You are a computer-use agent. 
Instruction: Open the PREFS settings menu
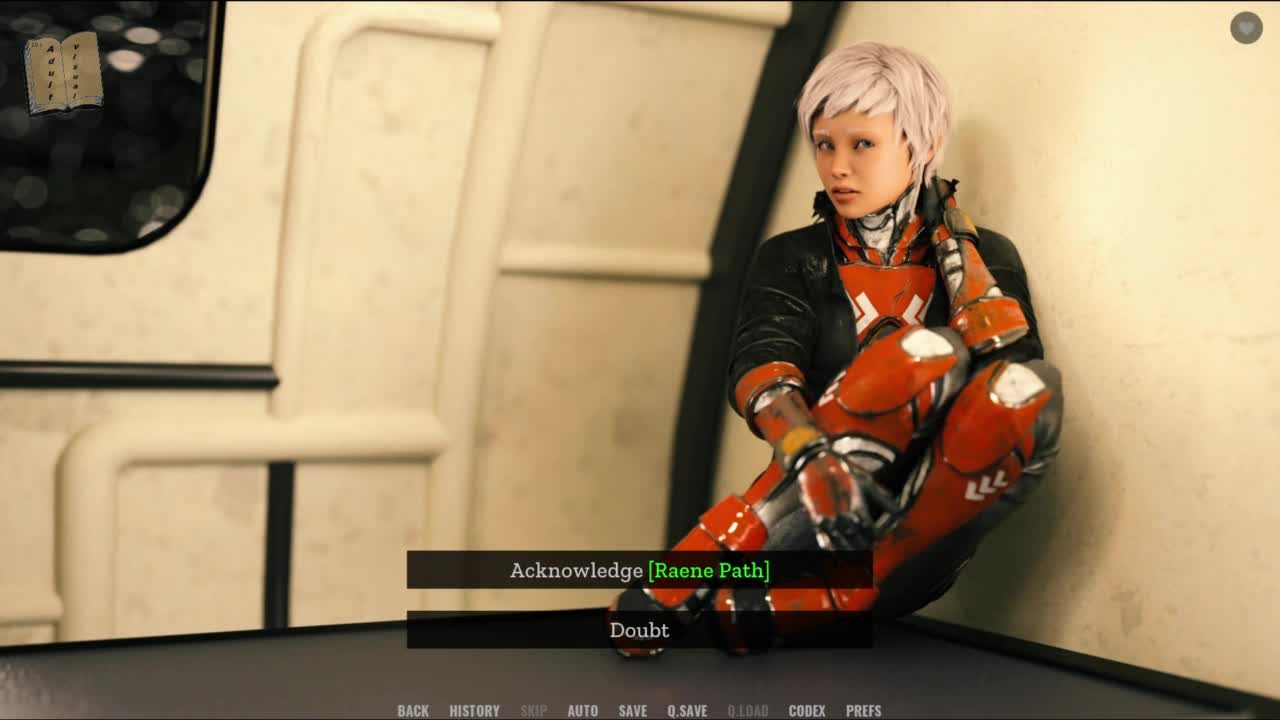863,711
